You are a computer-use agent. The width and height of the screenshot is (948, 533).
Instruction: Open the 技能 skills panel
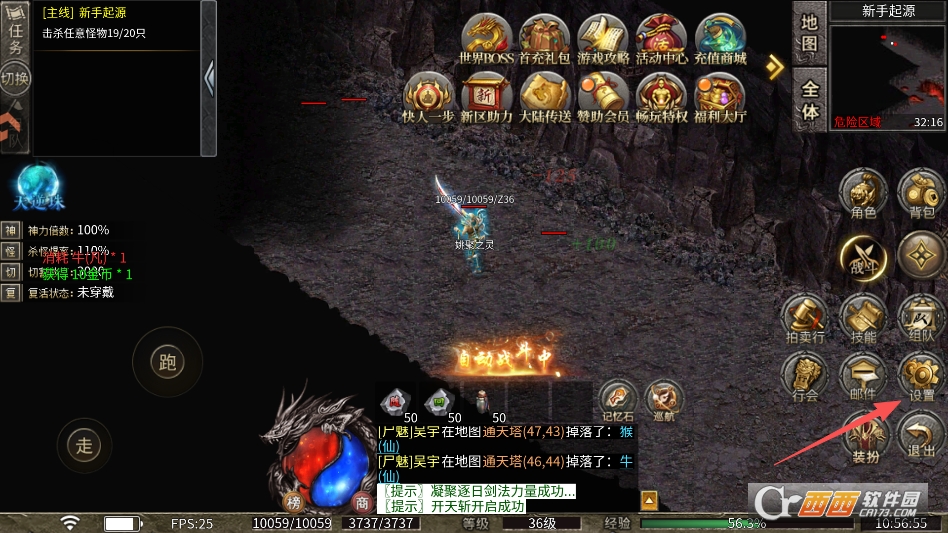[863, 319]
